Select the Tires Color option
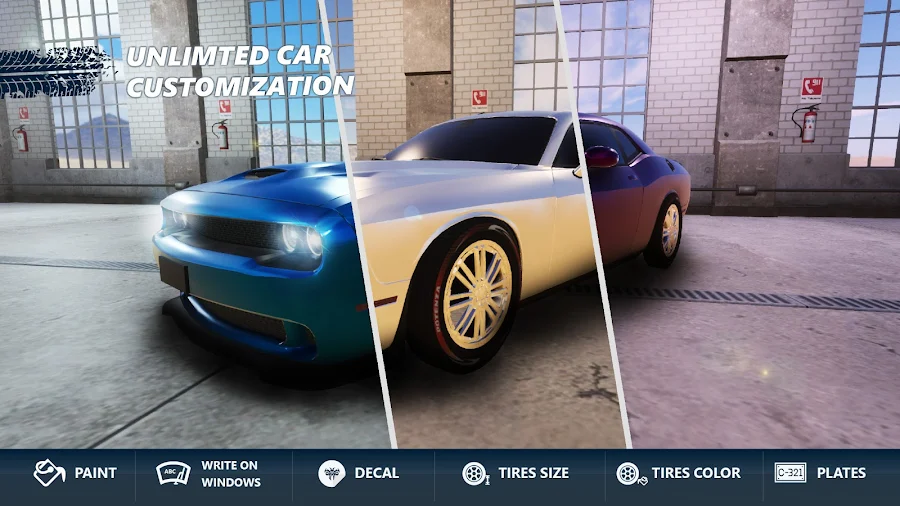 [x=678, y=473]
